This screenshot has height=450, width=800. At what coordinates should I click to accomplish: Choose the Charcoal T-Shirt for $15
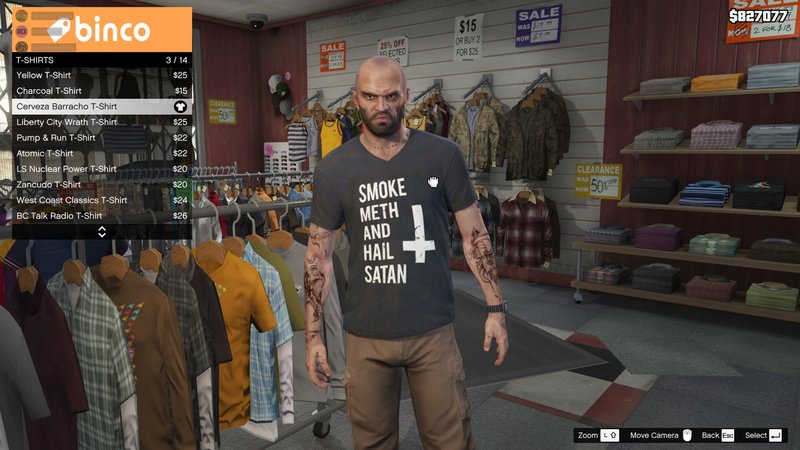100,90
